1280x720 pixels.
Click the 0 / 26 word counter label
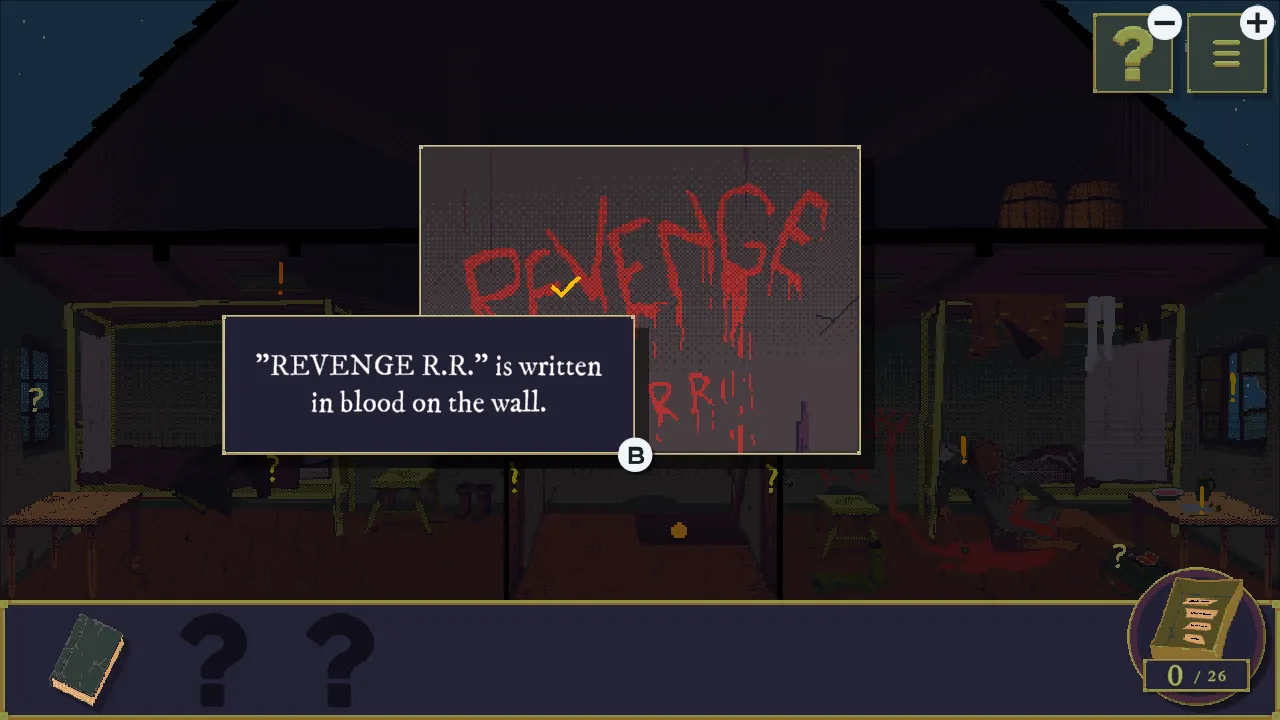1196,675
